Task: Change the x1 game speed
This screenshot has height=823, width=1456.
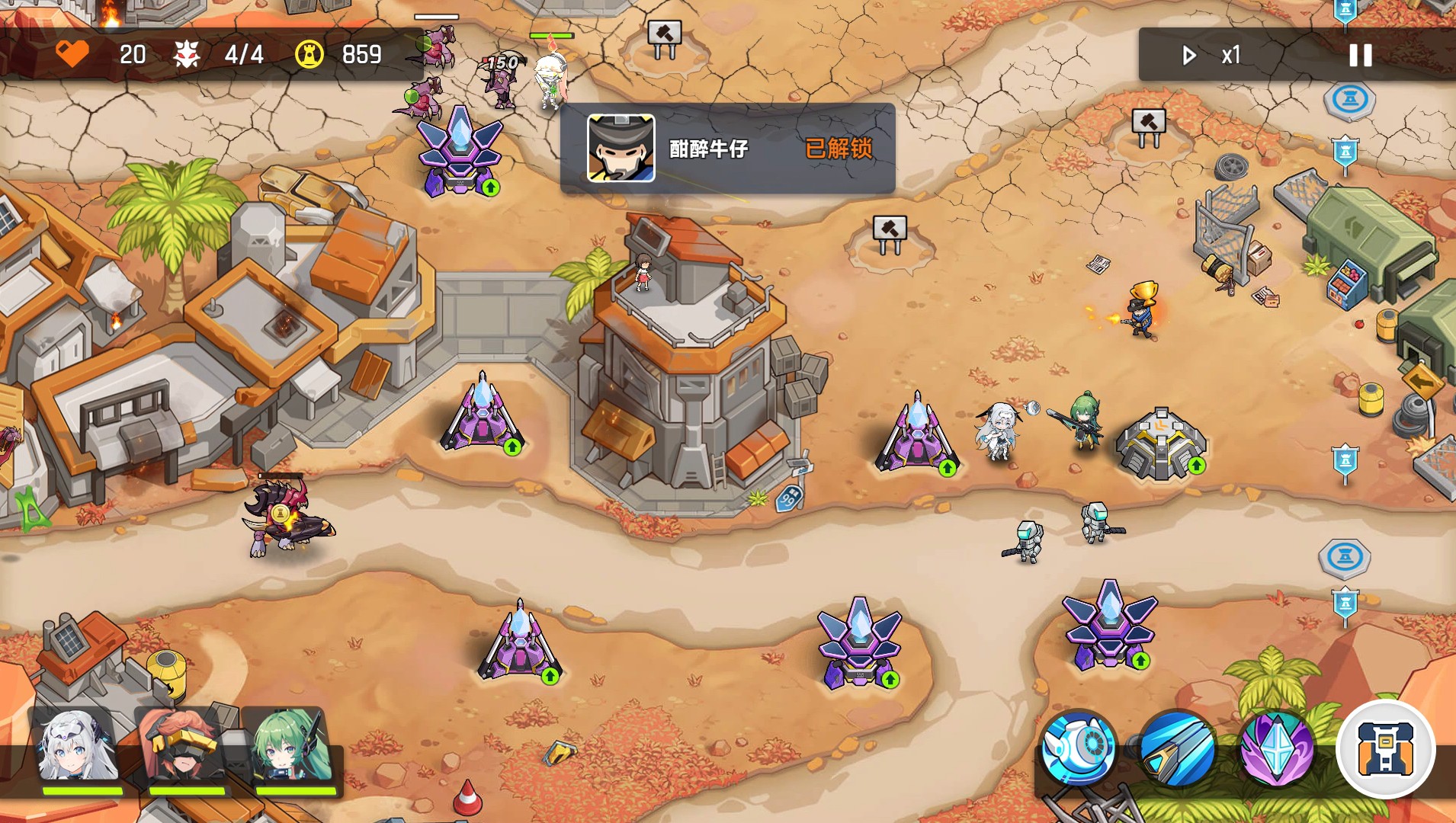Action: [1214, 55]
